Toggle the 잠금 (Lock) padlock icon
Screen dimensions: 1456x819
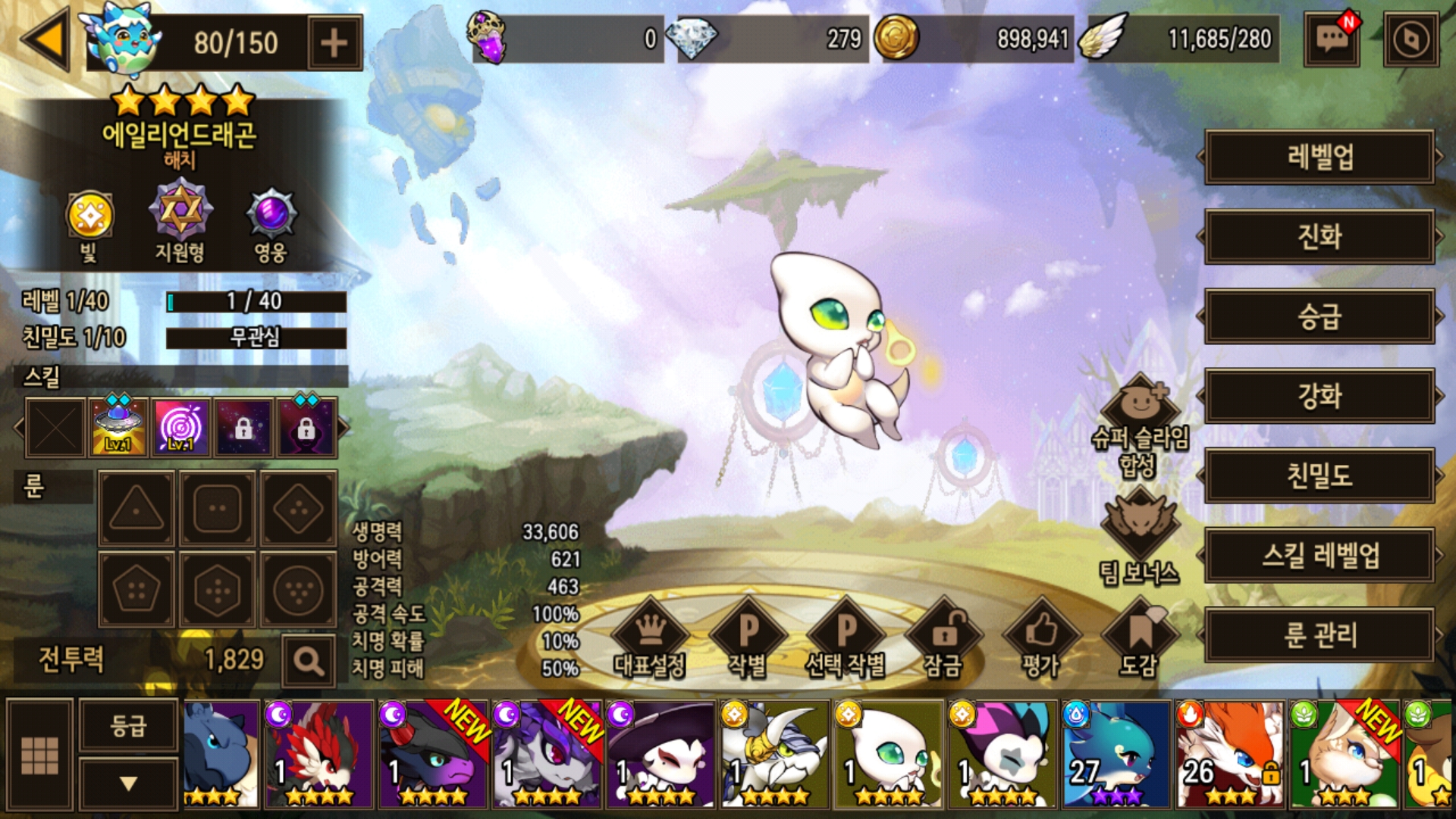click(x=943, y=637)
